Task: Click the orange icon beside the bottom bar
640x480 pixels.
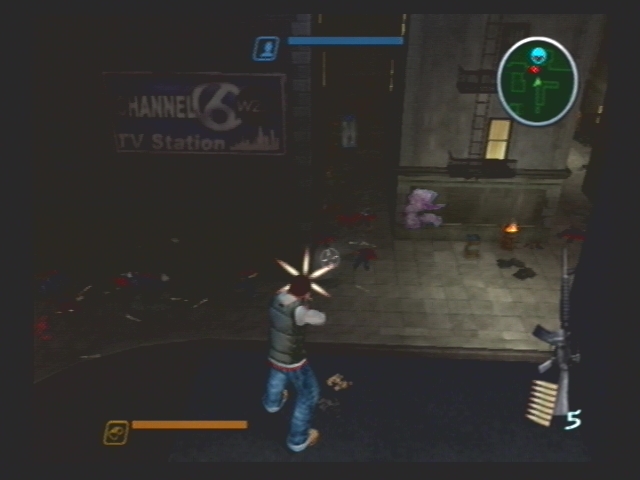Action: (116, 432)
